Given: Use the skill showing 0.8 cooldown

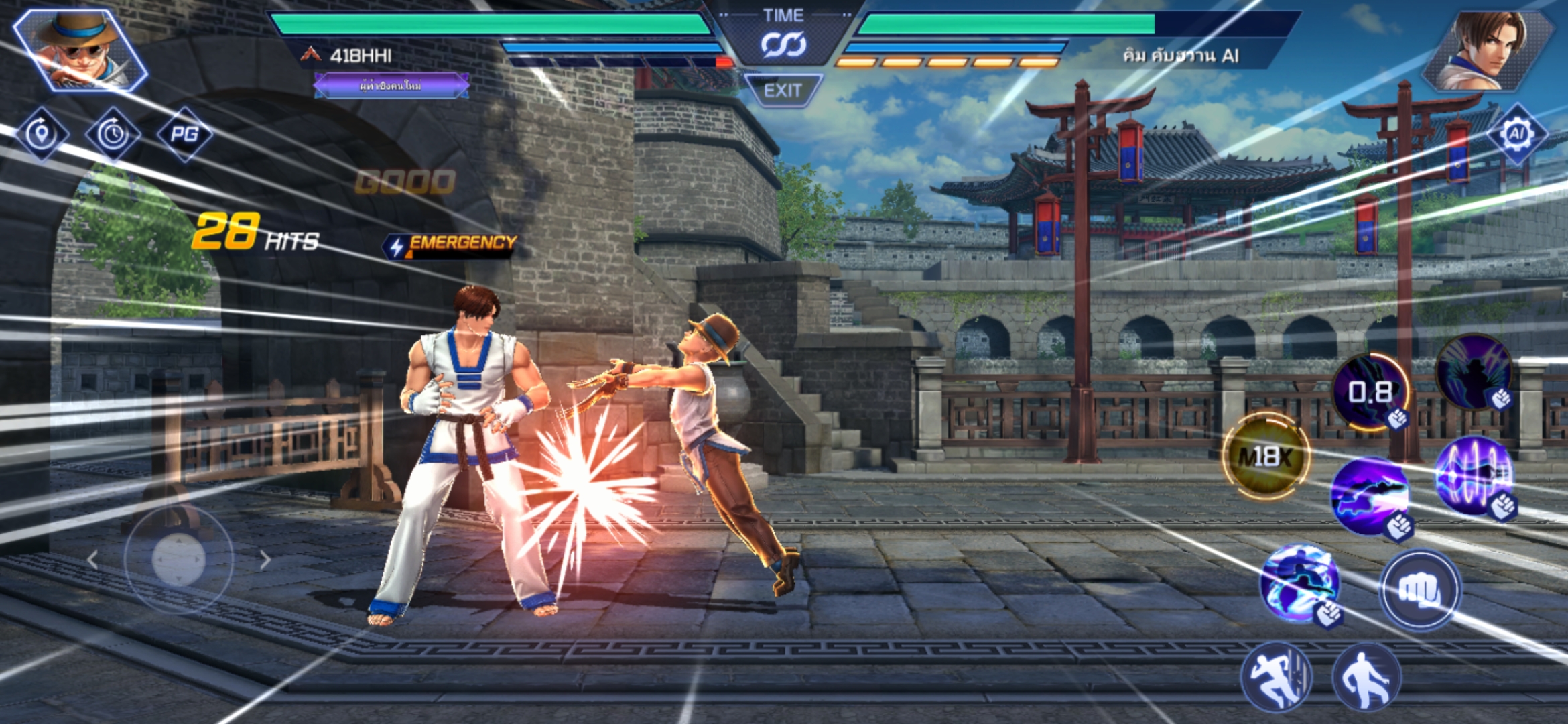Looking at the screenshot, I should pos(1370,392).
